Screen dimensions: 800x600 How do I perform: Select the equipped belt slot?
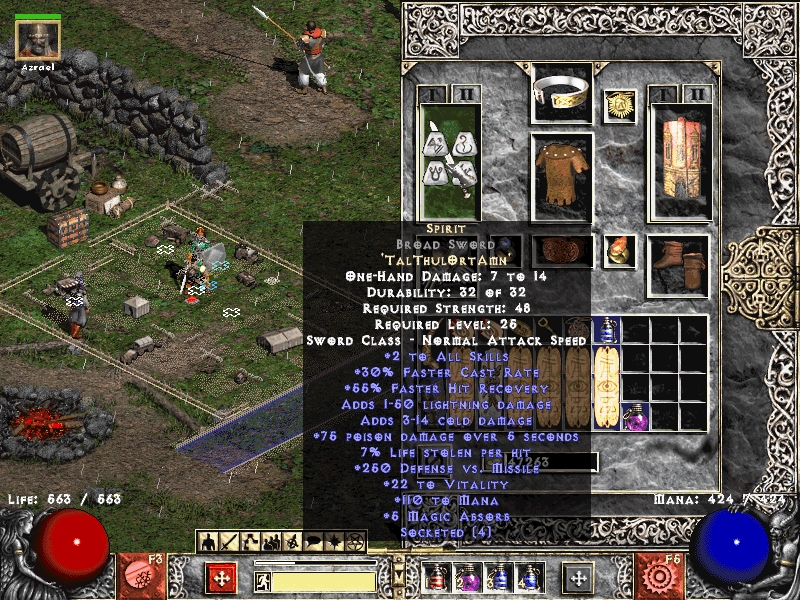562,252
